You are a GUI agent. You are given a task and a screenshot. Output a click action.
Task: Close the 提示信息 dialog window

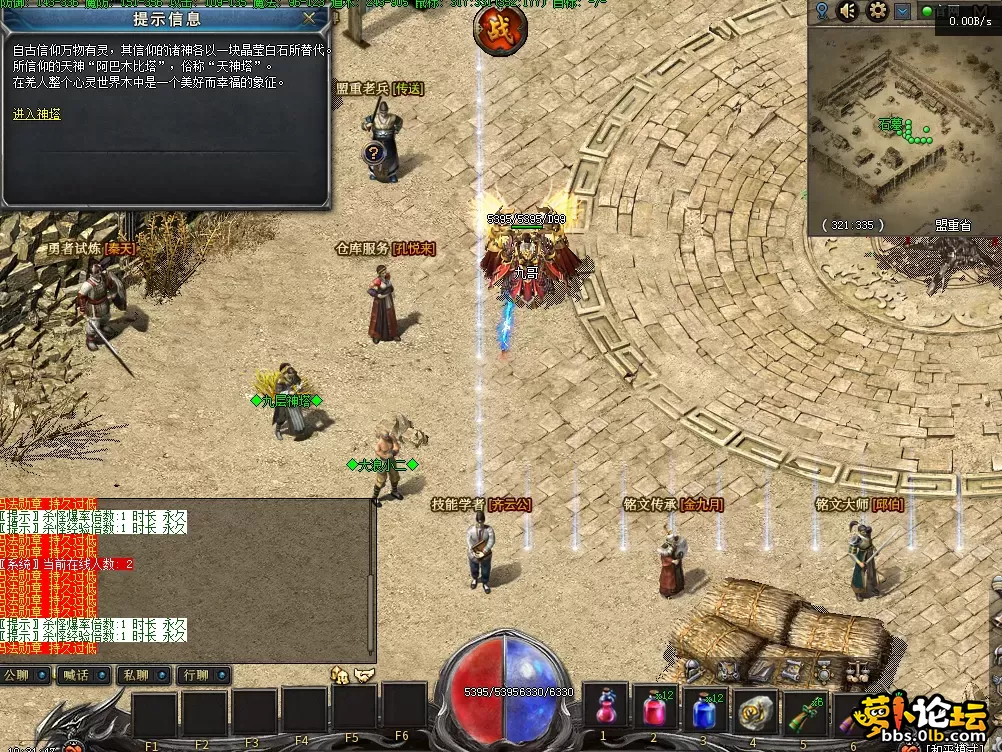click(310, 17)
